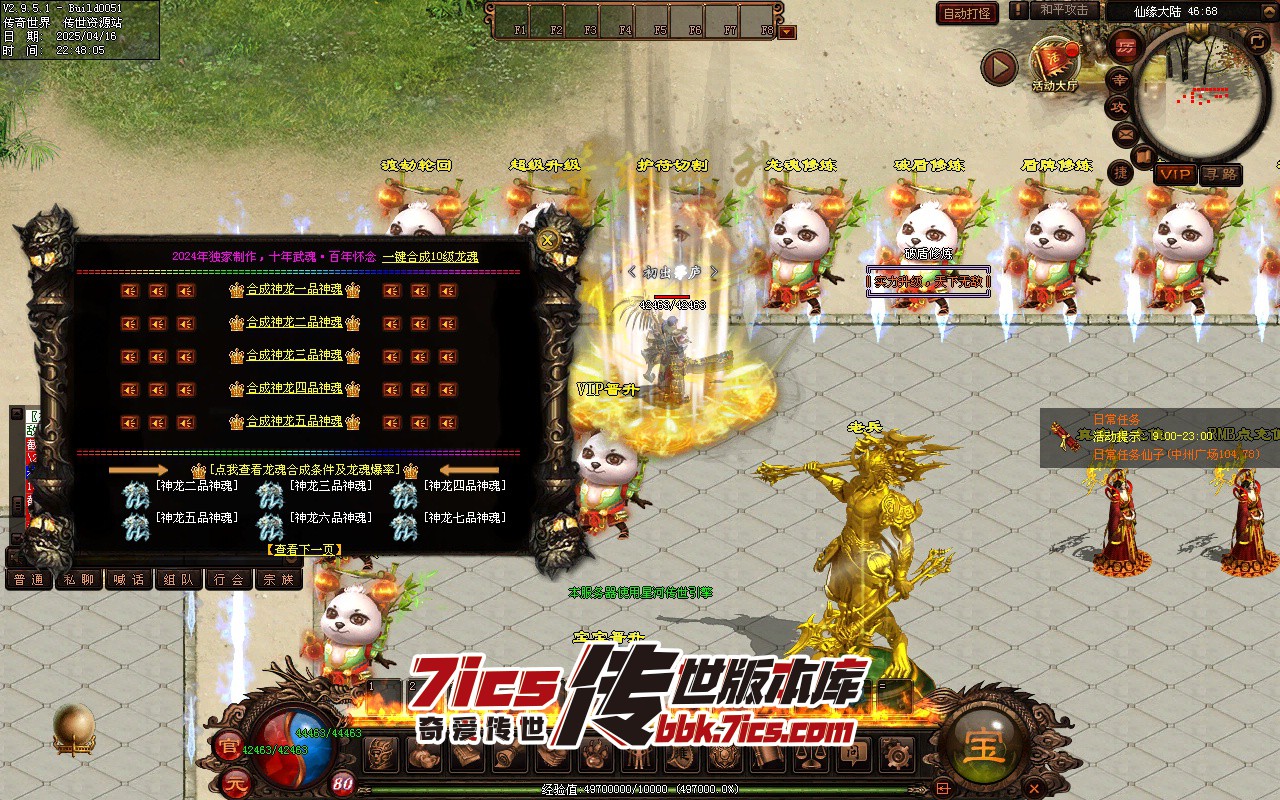Select the 行会 guild chat tab
This screenshot has width=1280, height=800.
coord(229,579)
